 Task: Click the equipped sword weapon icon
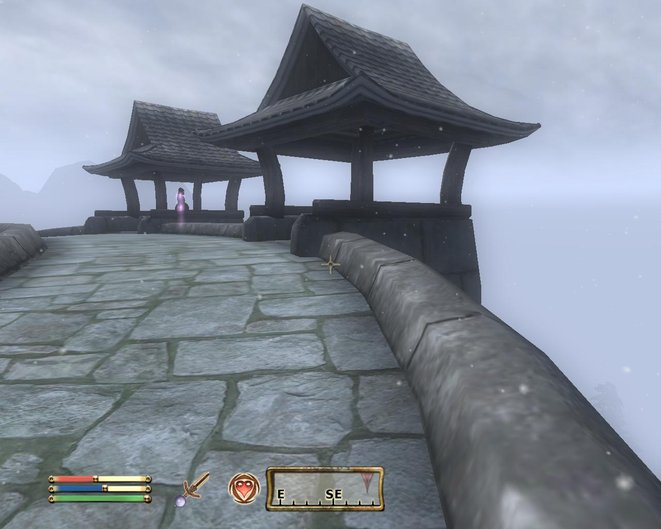pos(196,488)
